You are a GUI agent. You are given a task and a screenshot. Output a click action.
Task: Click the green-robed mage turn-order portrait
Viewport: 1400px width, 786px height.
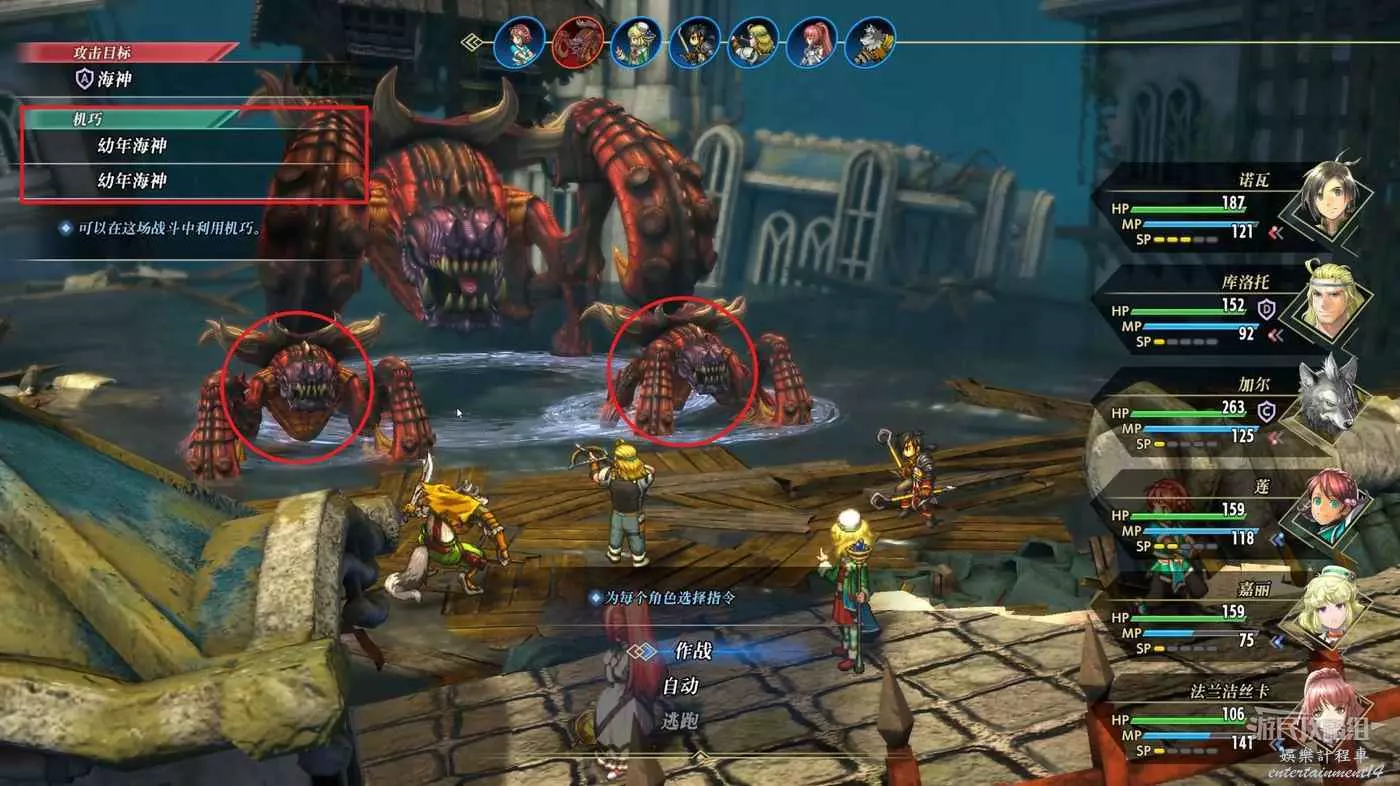tap(636, 43)
